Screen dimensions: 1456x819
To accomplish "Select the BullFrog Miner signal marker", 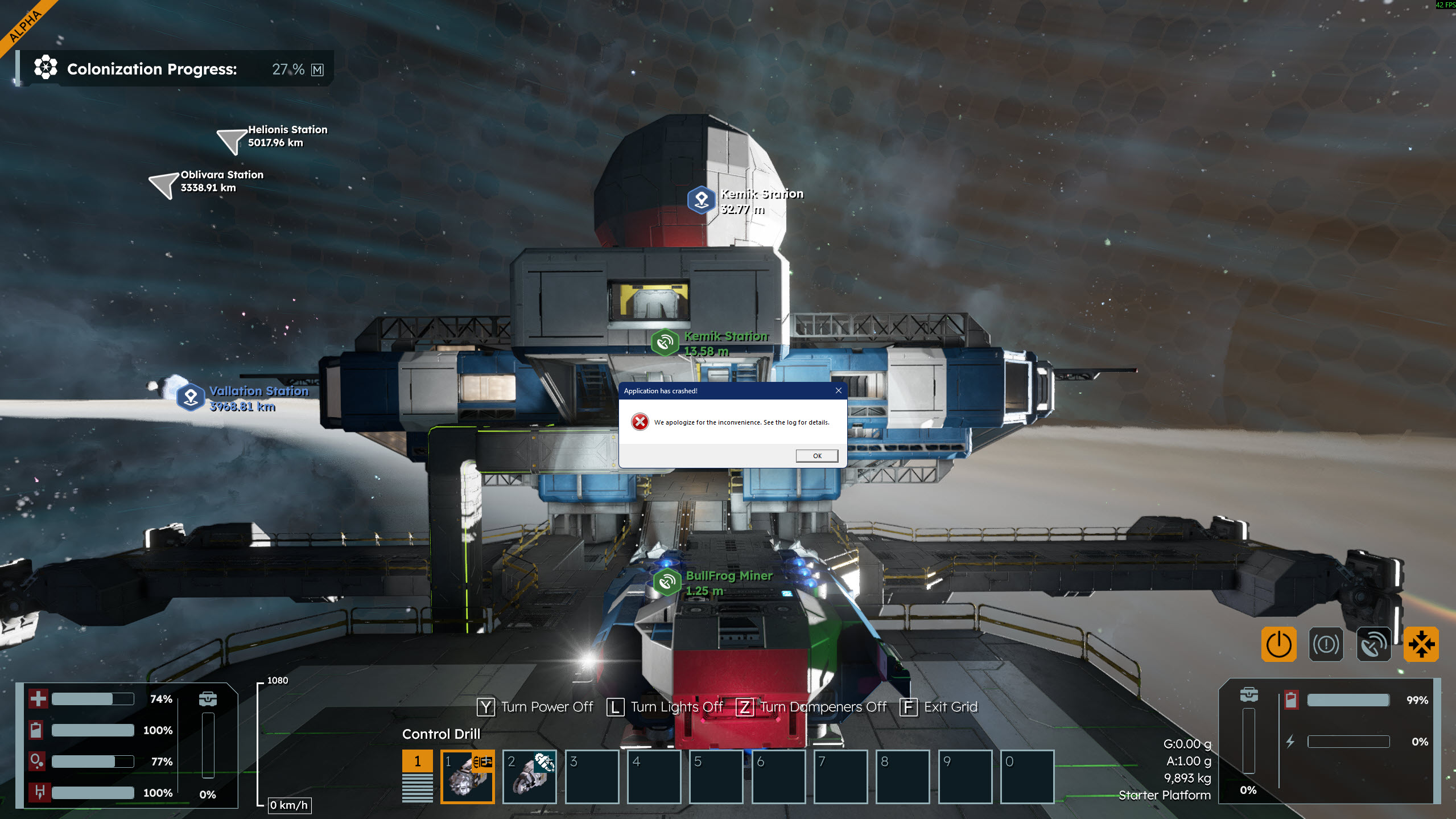I will pyautogui.click(x=667, y=582).
